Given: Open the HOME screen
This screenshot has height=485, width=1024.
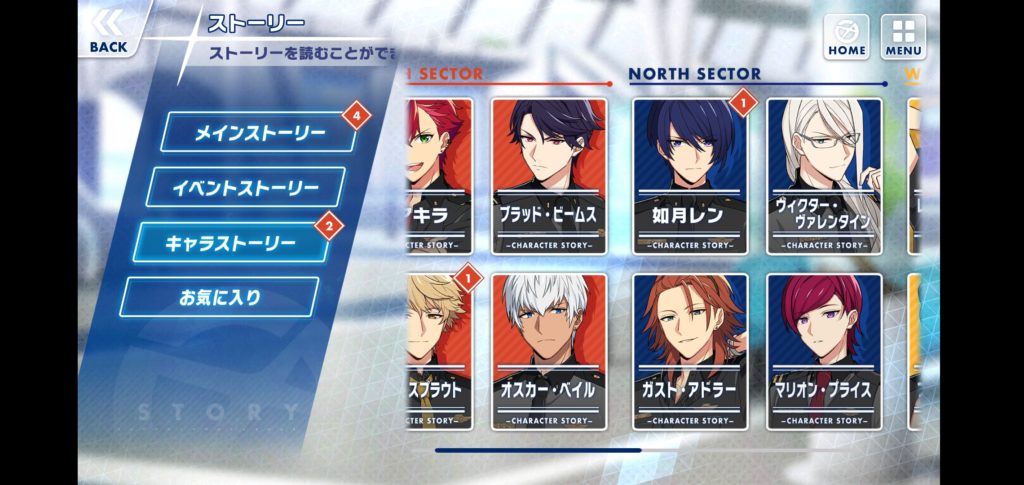Looking at the screenshot, I should tap(846, 36).
